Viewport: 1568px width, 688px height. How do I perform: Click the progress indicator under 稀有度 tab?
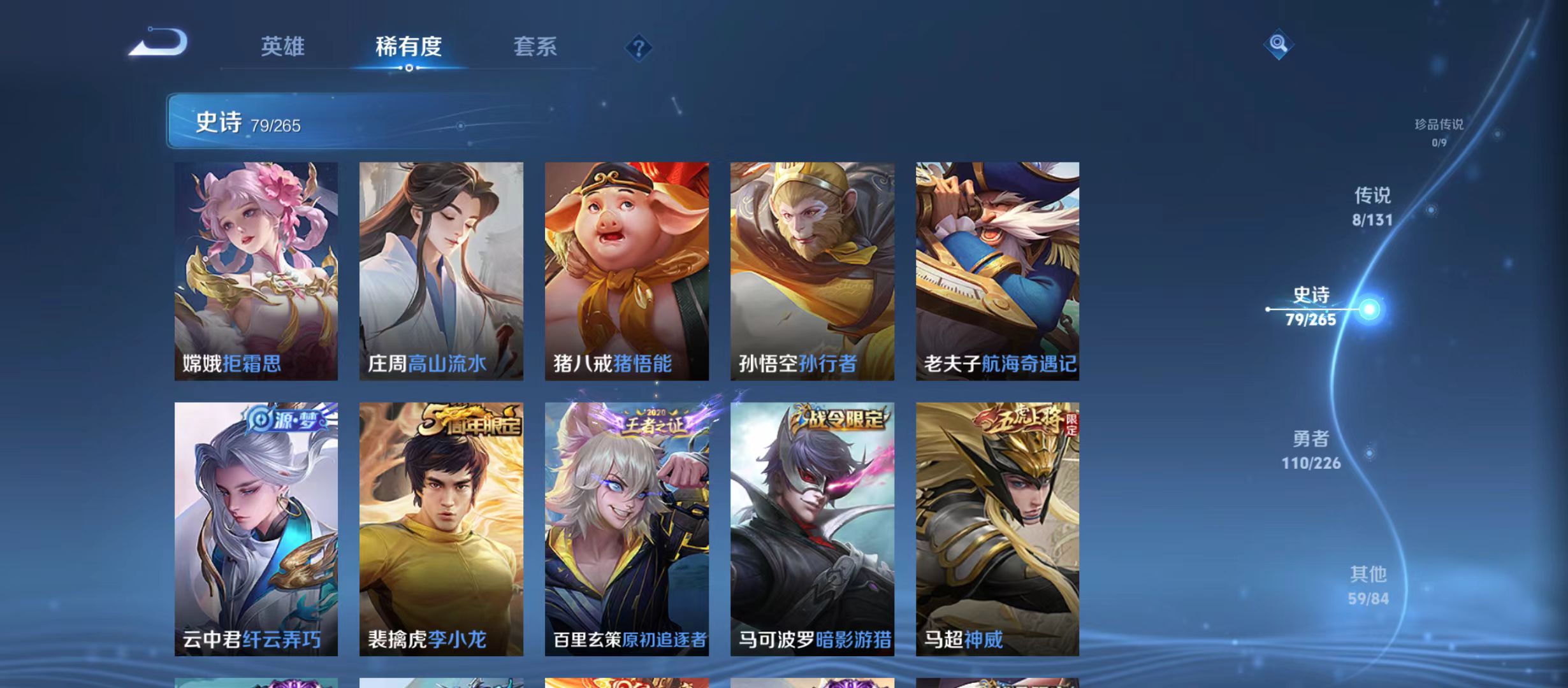tap(409, 68)
